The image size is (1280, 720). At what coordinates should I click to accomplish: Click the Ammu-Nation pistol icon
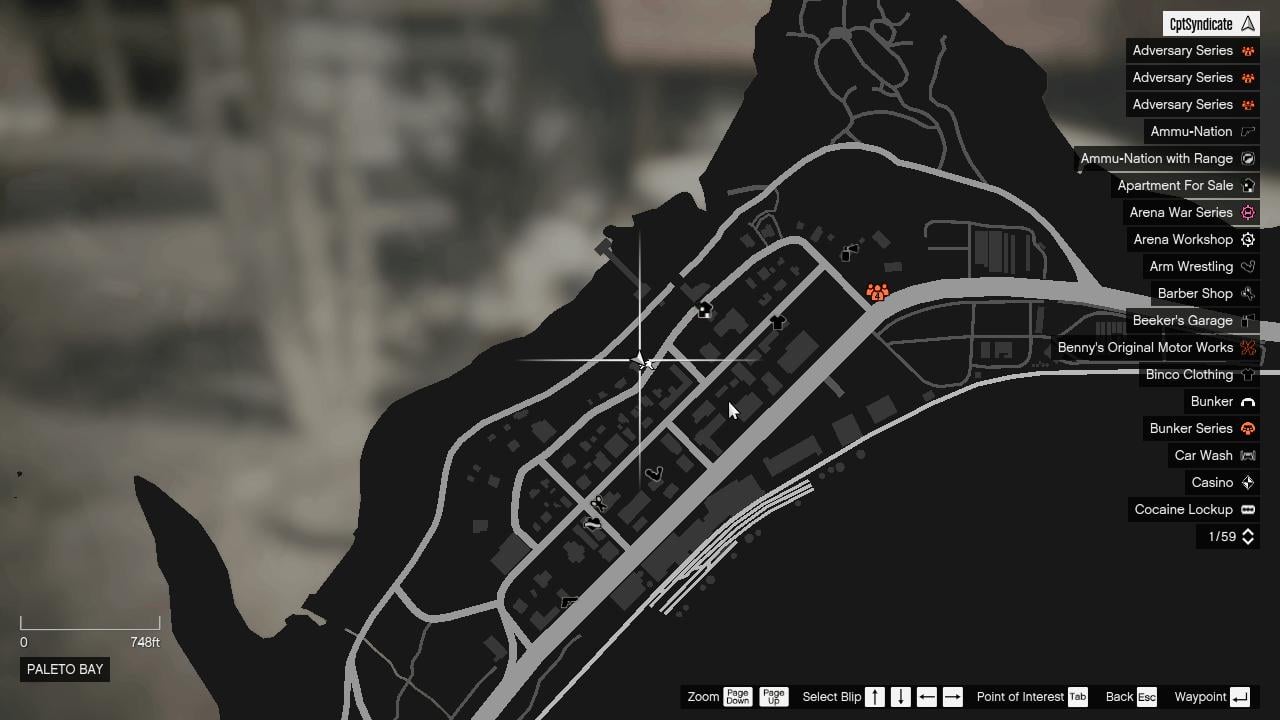1247,131
